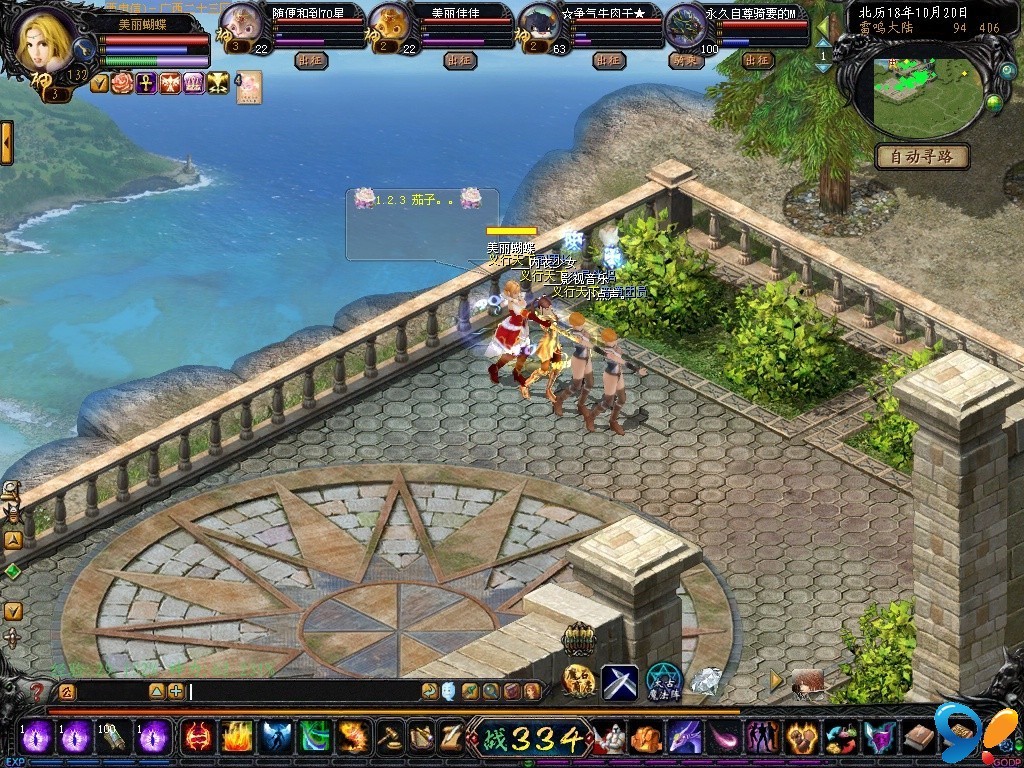Activate the crossed swords skill button
The width and height of the screenshot is (1024, 768).
619,682
